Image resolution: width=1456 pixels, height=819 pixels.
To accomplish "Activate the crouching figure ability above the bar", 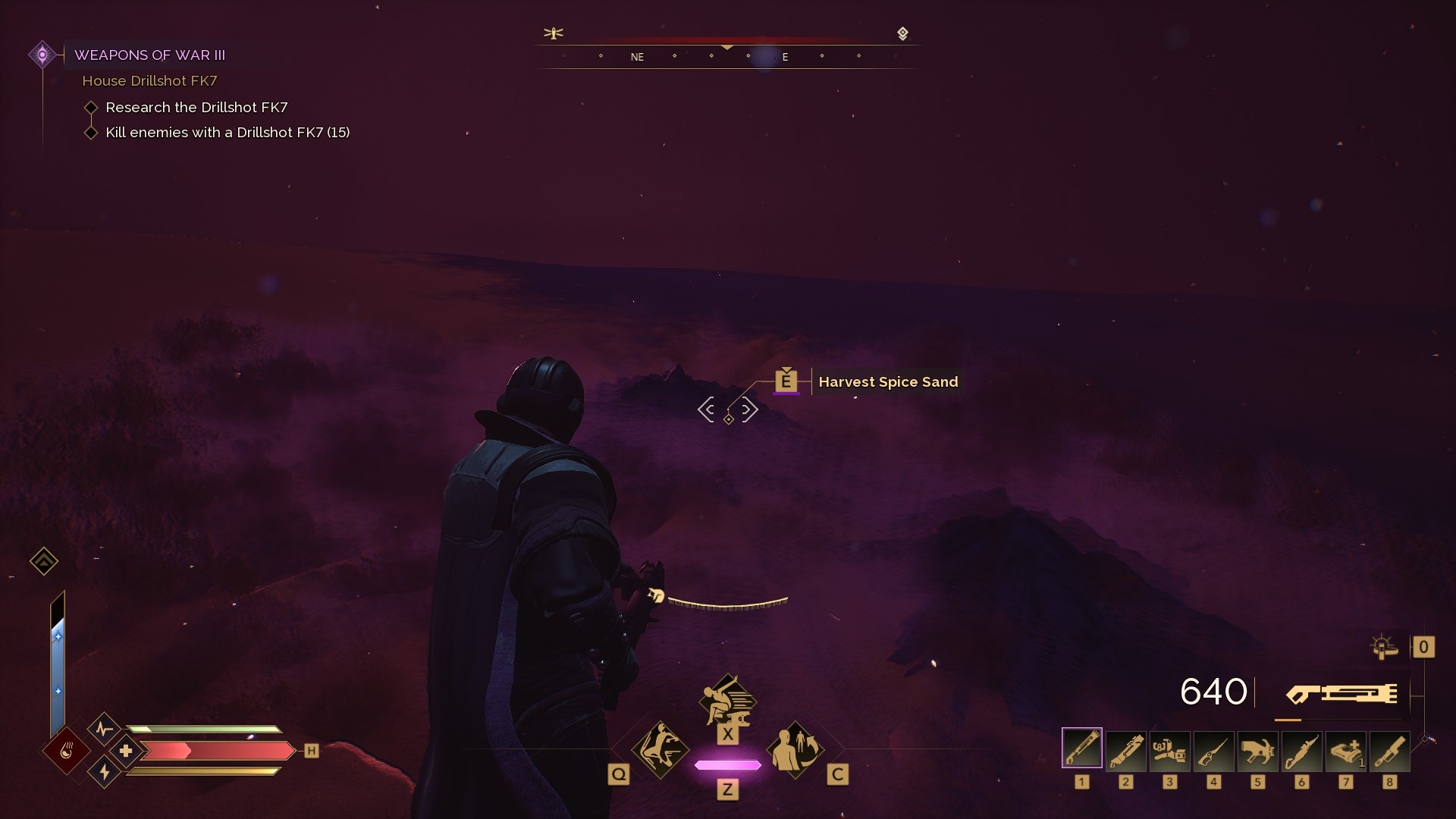I will 727,699.
